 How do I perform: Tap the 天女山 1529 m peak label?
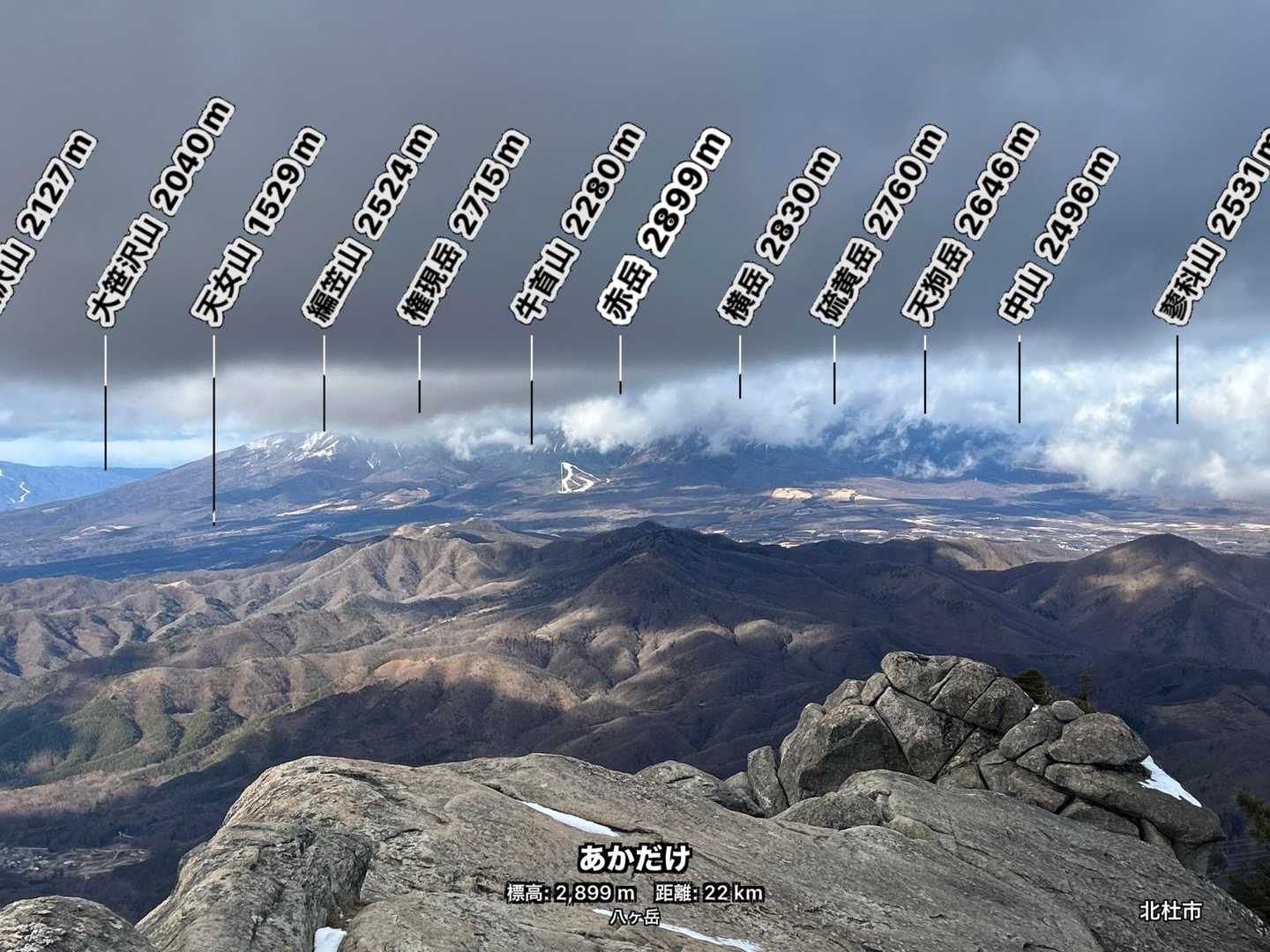258,230
